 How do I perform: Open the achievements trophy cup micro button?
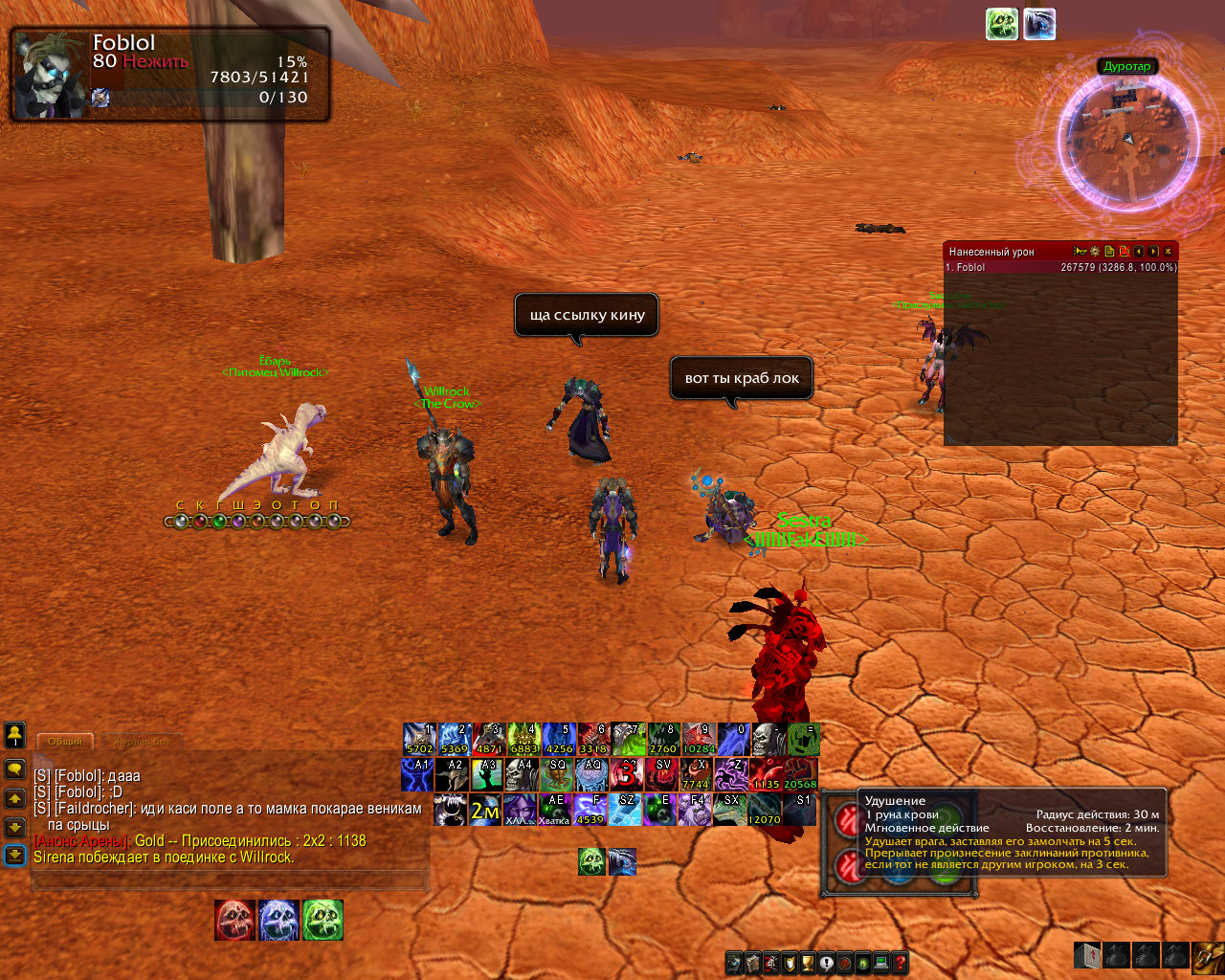[808, 963]
